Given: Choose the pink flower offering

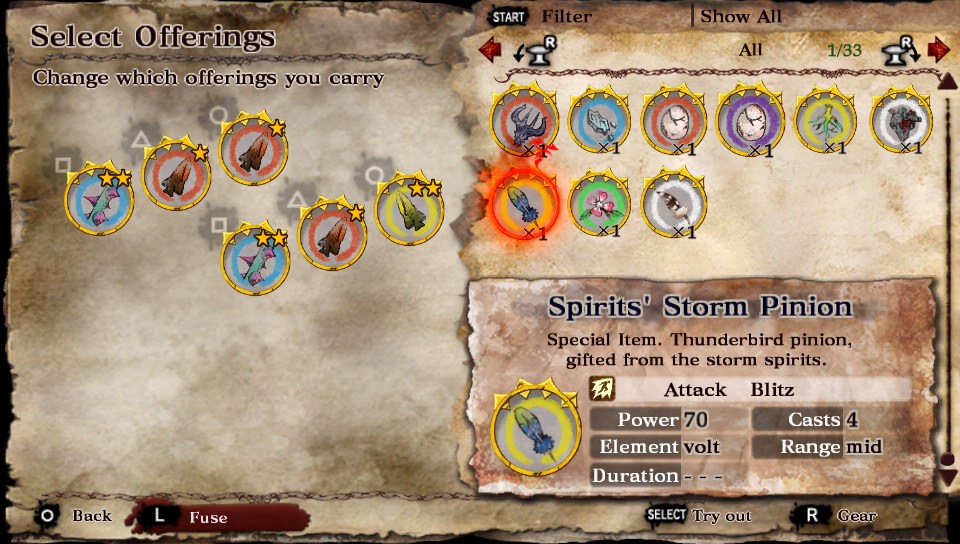Looking at the screenshot, I should coord(600,203).
